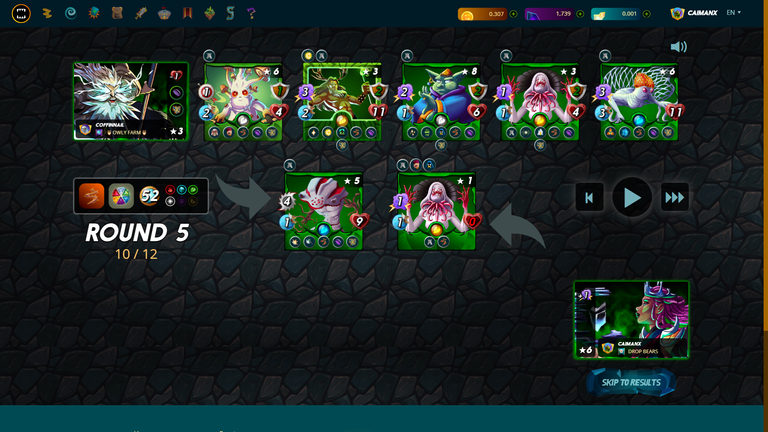The image size is (768, 432).
Task: Mute the battle sound speaker icon
Action: point(679,47)
